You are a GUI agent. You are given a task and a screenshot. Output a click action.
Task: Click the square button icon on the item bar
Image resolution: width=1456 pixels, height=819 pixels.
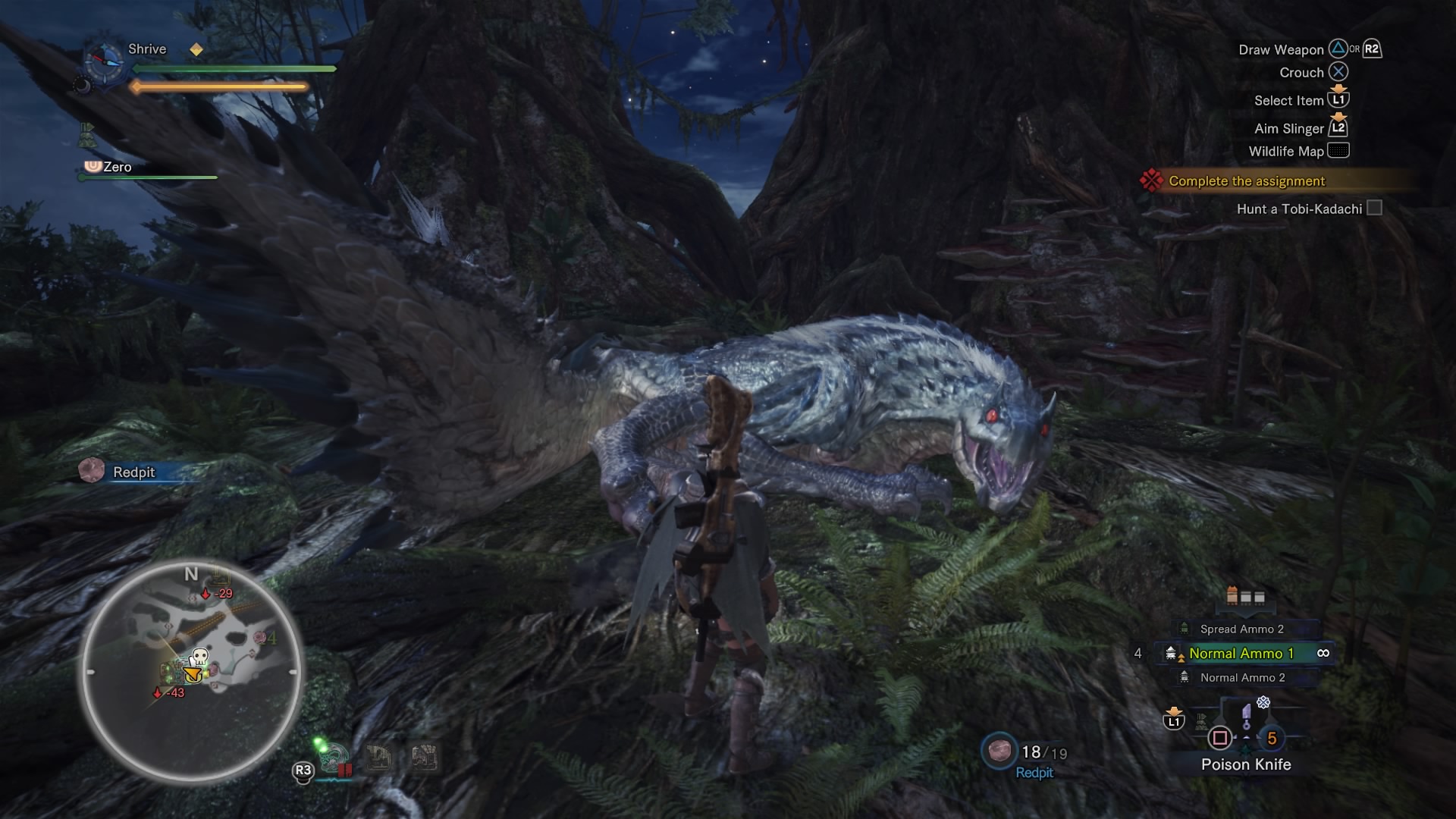1220,739
